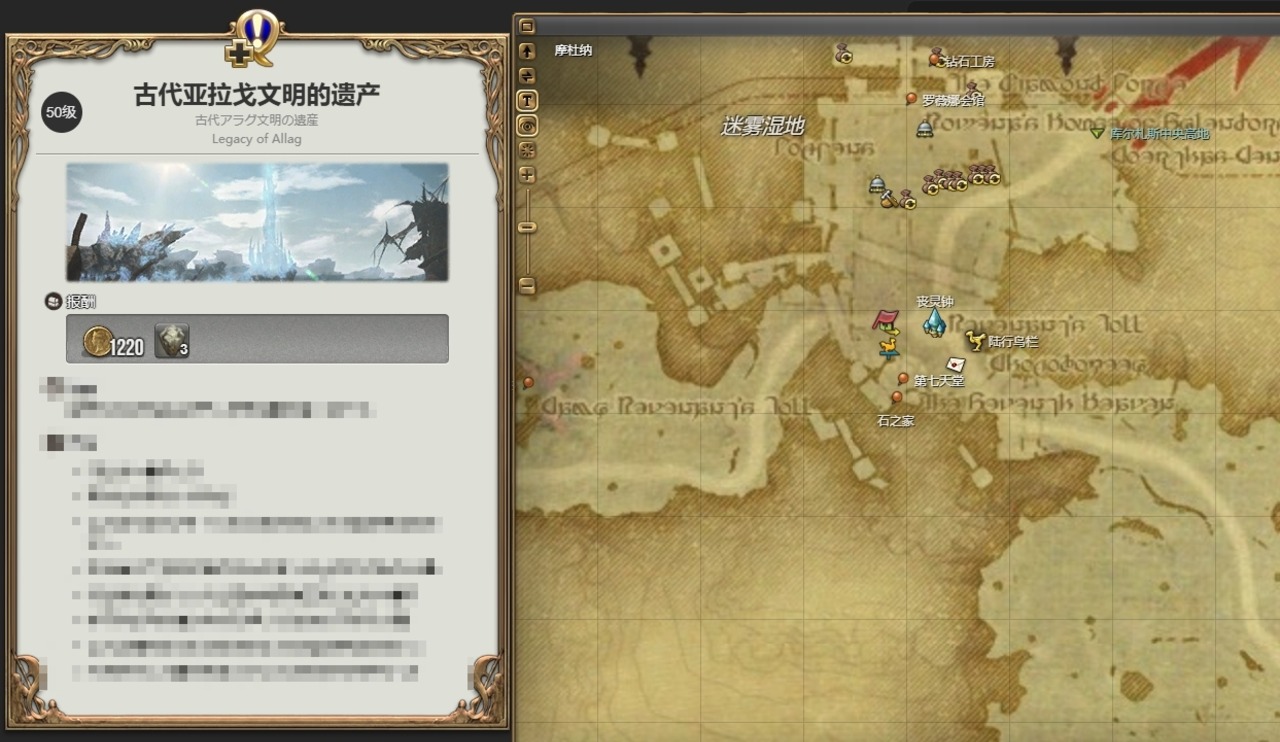The height and width of the screenshot is (742, 1280).
Task: Click the map zoom slider handle
Action: click(x=527, y=228)
